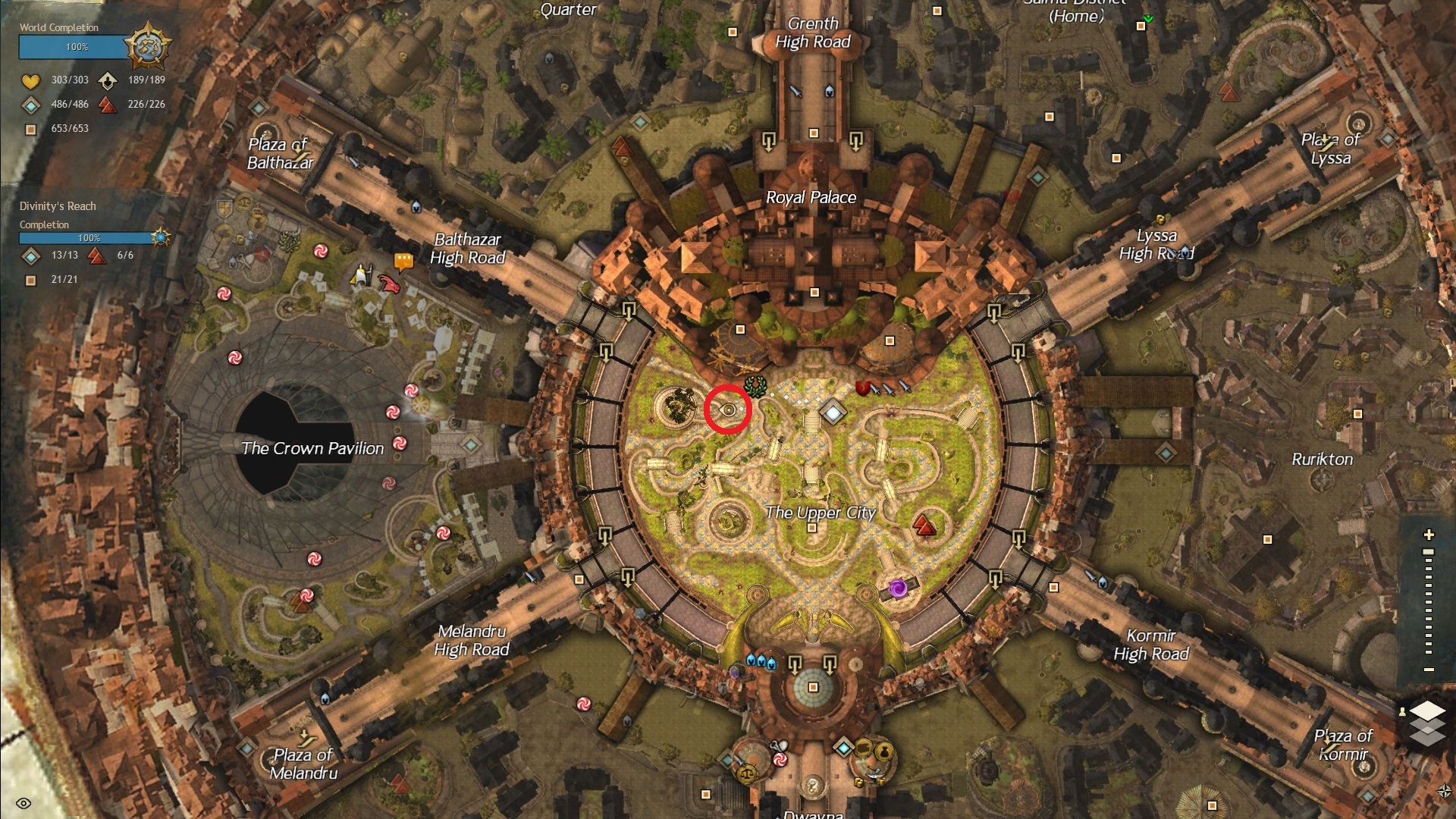
Task: Toggle the eye visibility icon
Action: coord(23,803)
